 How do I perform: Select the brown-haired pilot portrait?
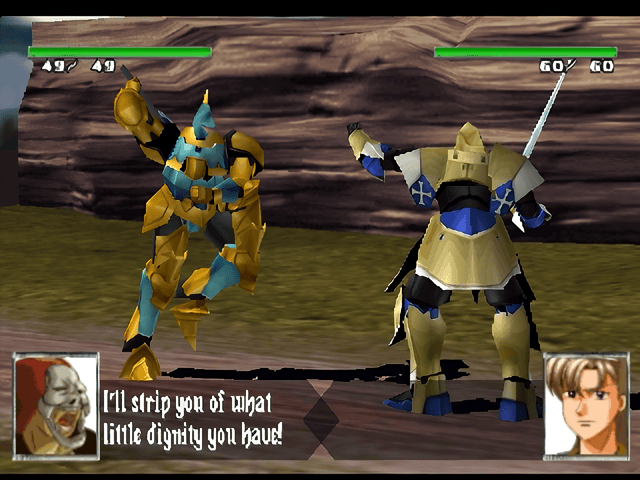click(585, 405)
